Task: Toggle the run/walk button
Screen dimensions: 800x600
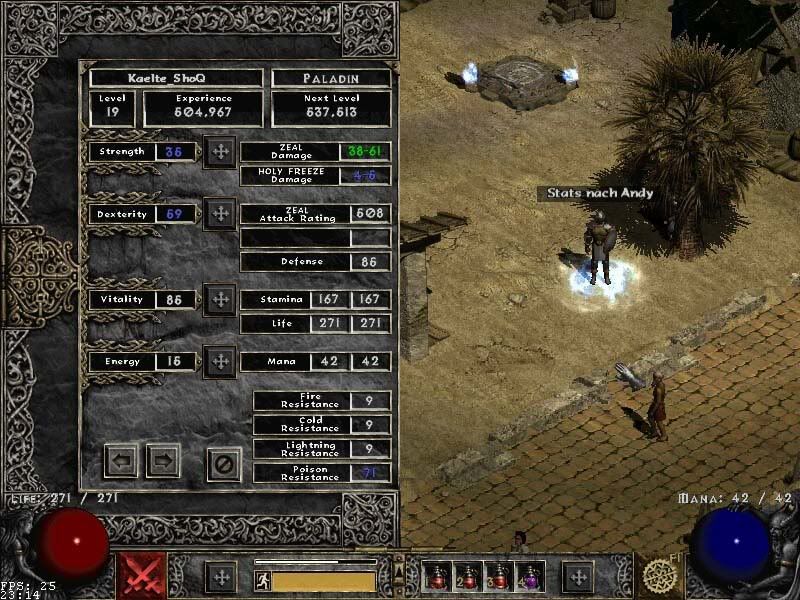Action: [x=263, y=581]
